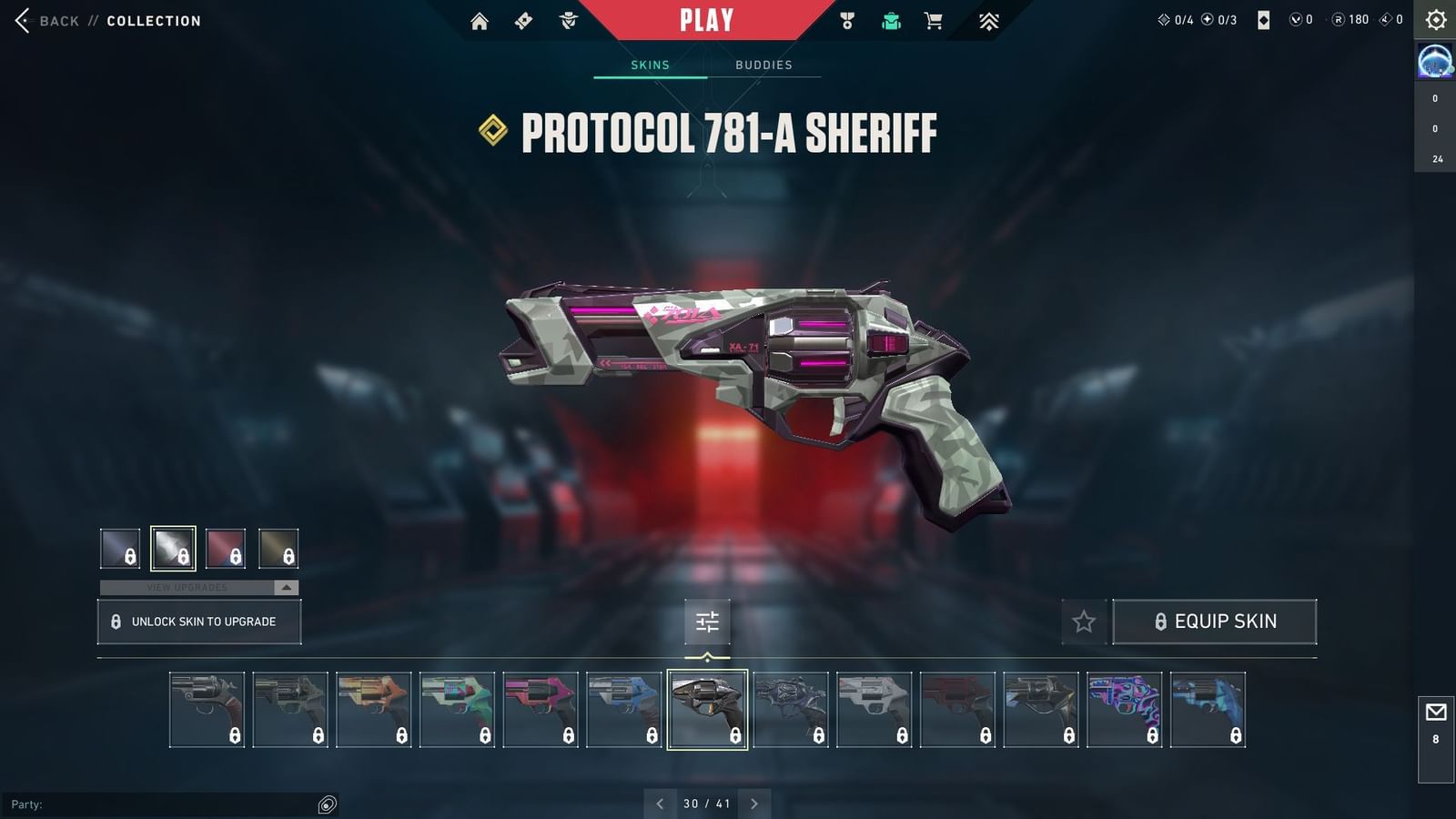Switch to the Buddies tab

763,65
